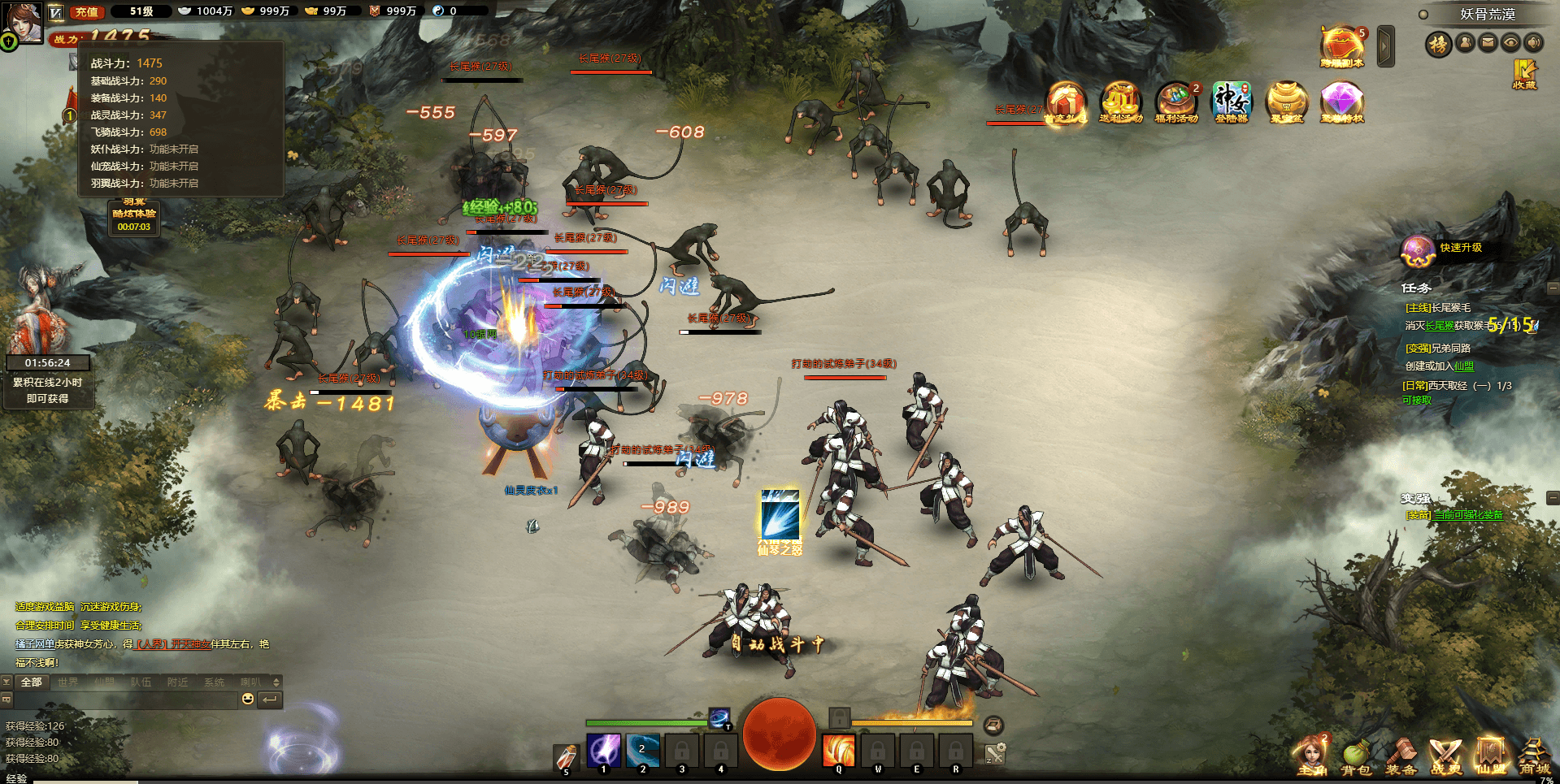Activate the fire slash skill on Q
The image size is (1560, 784).
(x=838, y=750)
